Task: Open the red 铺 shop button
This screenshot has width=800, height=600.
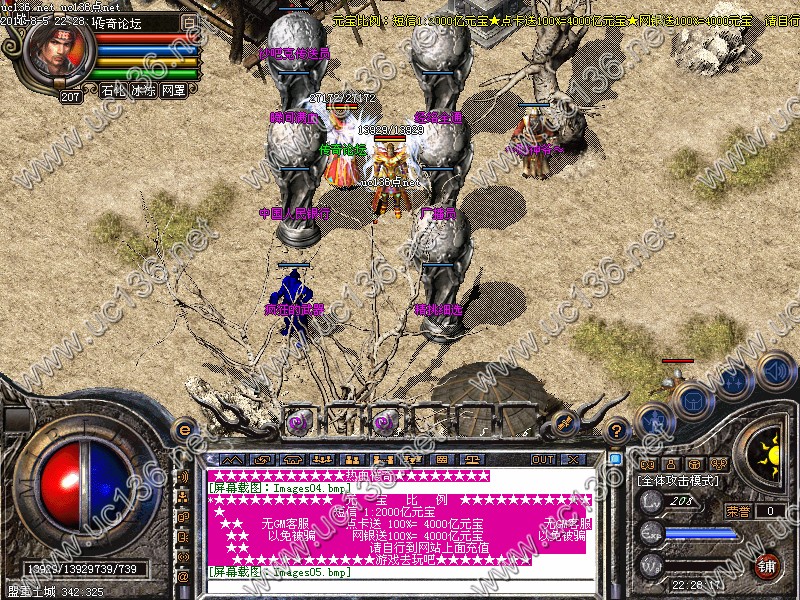Action: click(768, 565)
